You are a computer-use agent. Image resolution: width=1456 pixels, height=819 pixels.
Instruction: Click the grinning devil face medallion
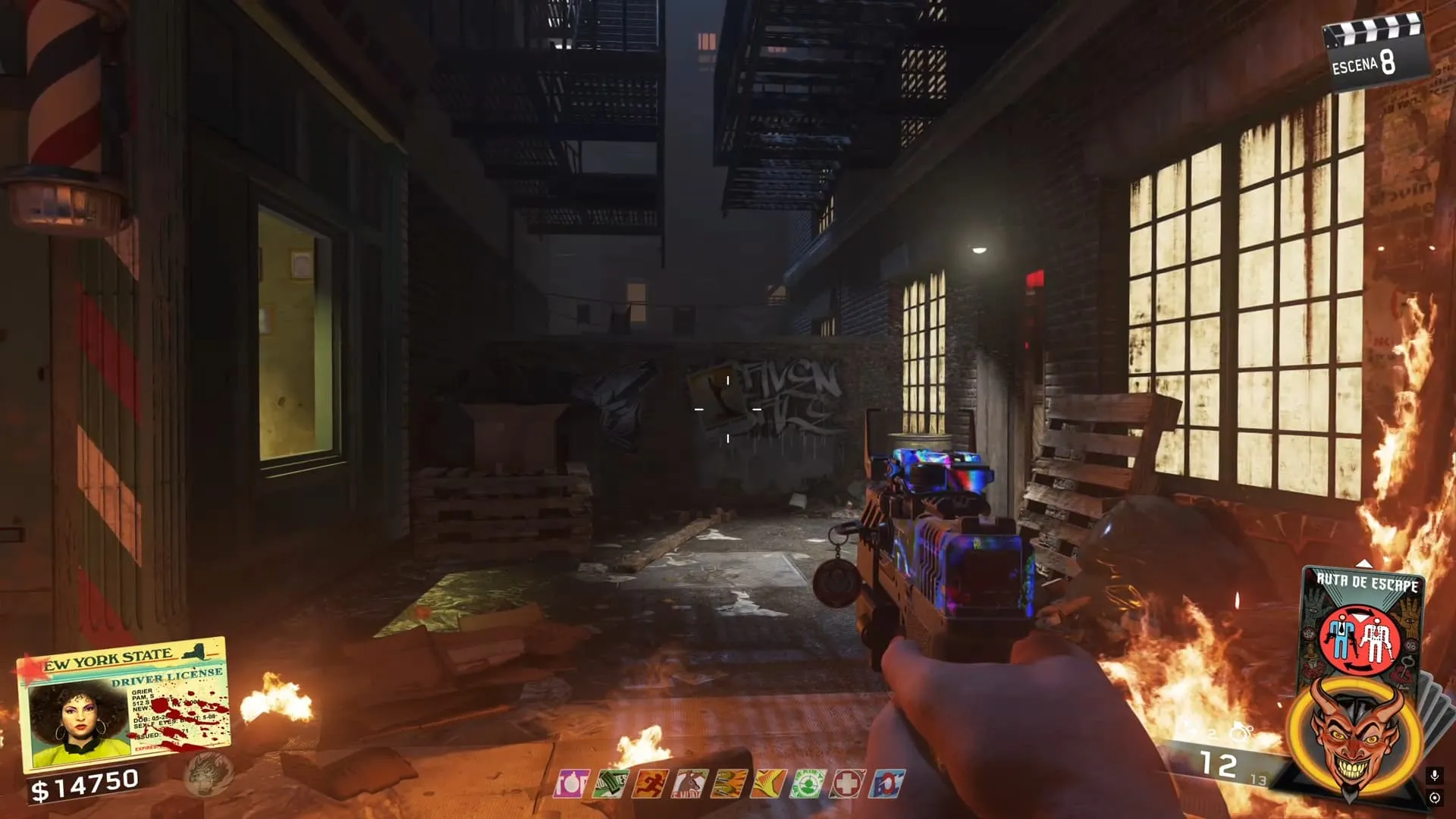point(1354,734)
